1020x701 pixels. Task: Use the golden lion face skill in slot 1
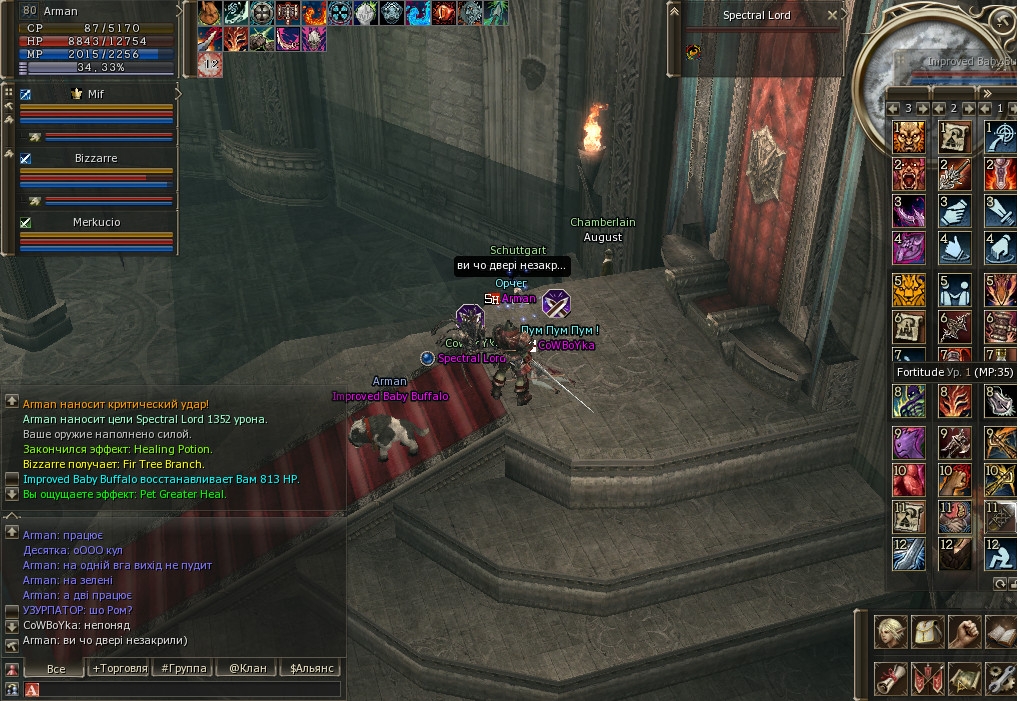[908, 137]
